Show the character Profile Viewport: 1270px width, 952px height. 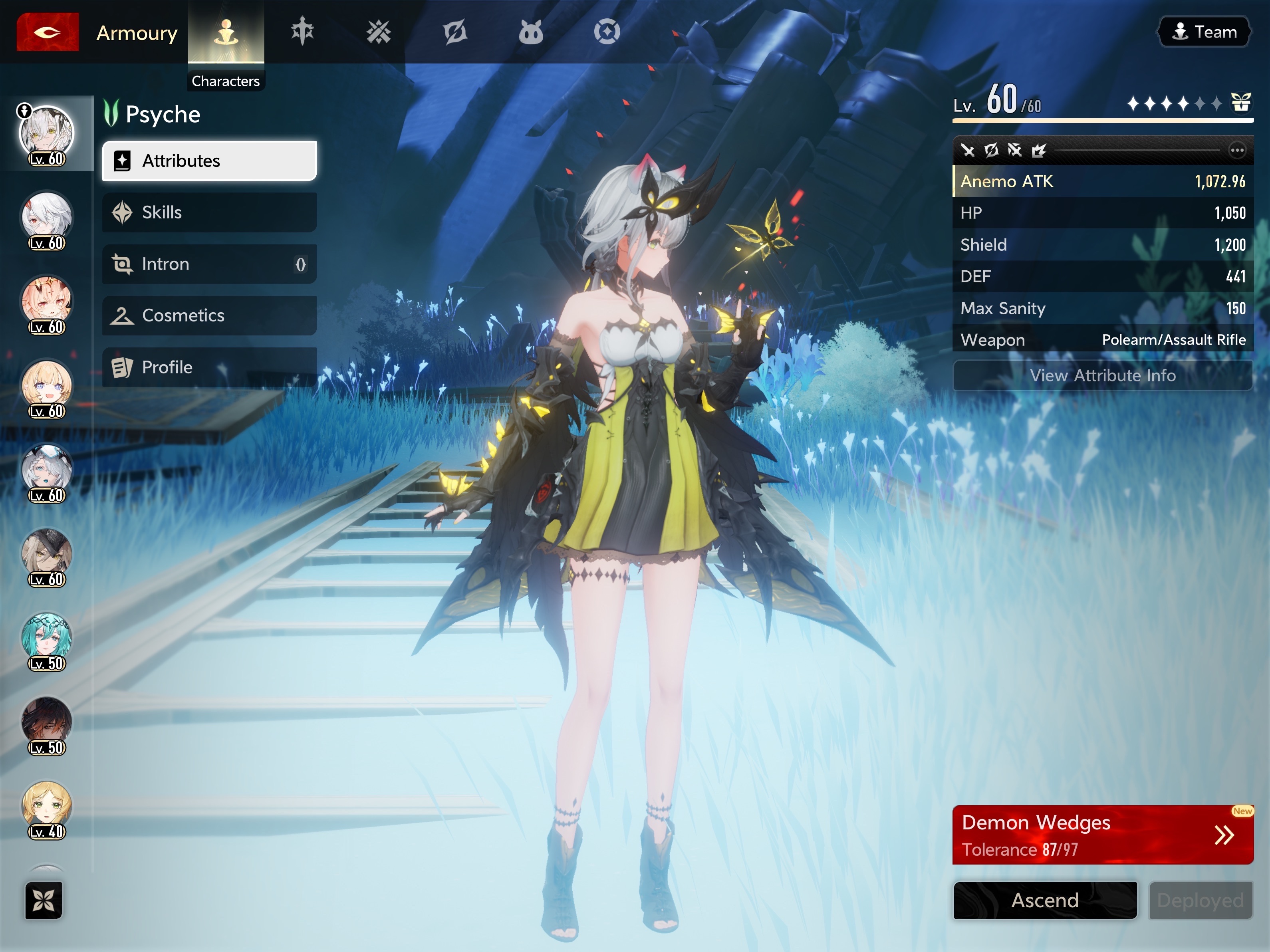click(x=209, y=367)
